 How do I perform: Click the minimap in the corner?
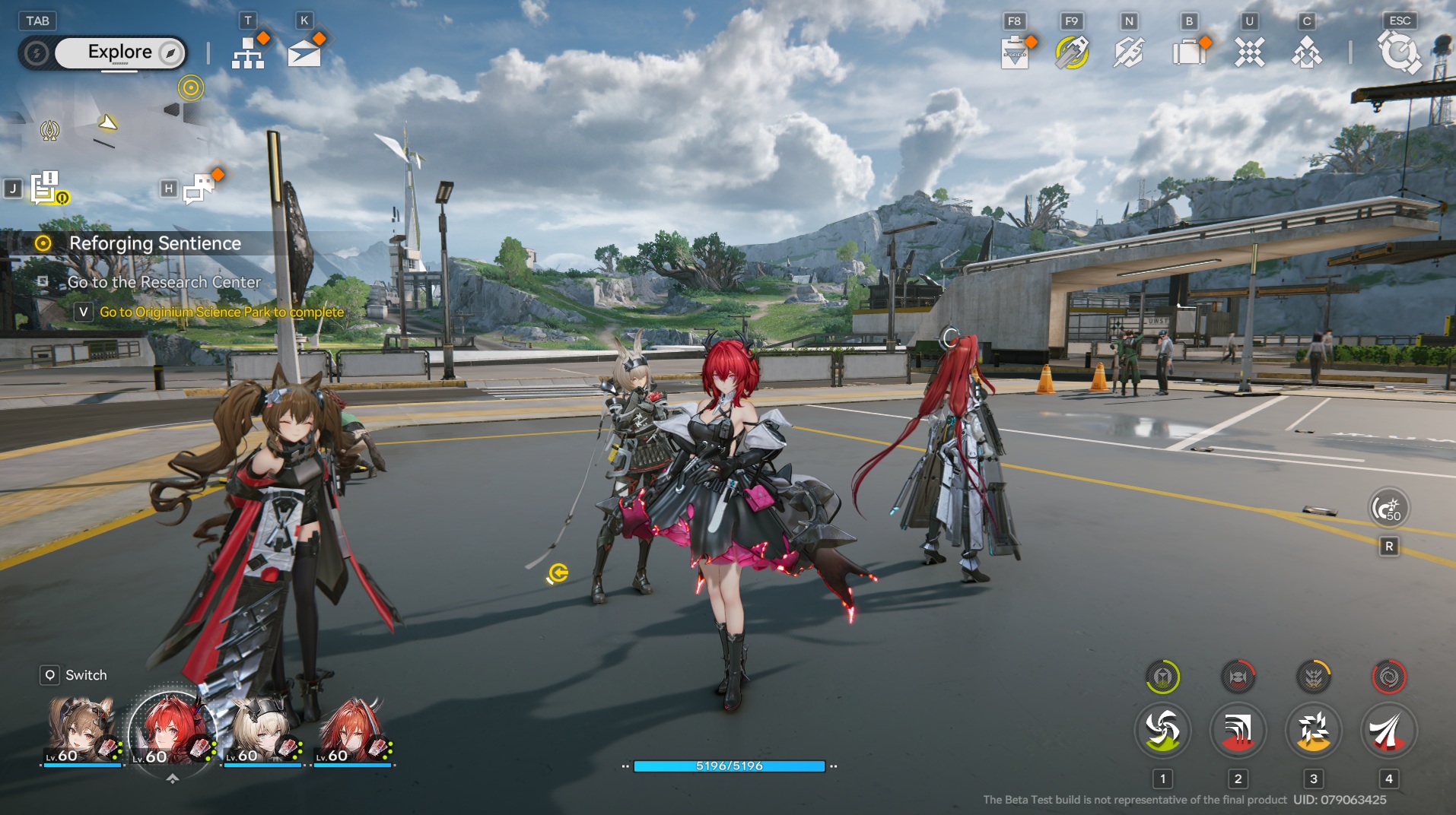coord(106,122)
